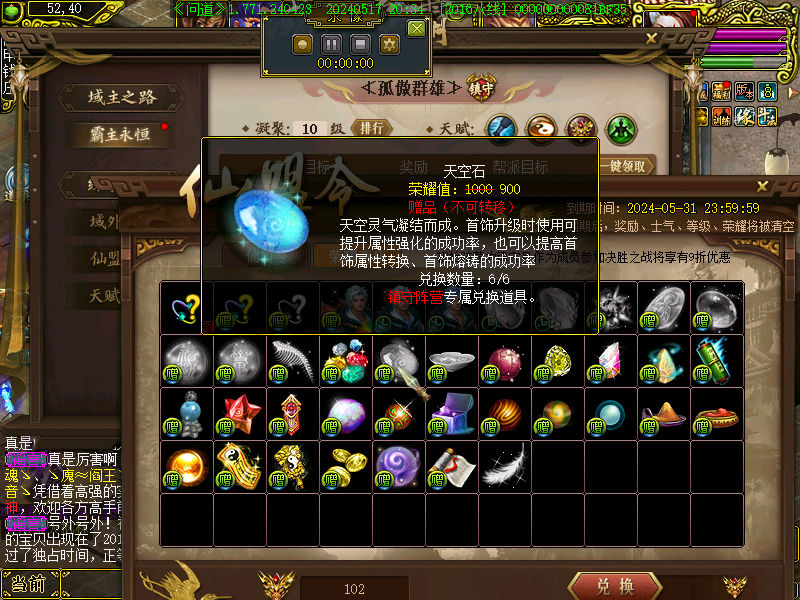Select the yin-yang talent icon

coord(541,128)
